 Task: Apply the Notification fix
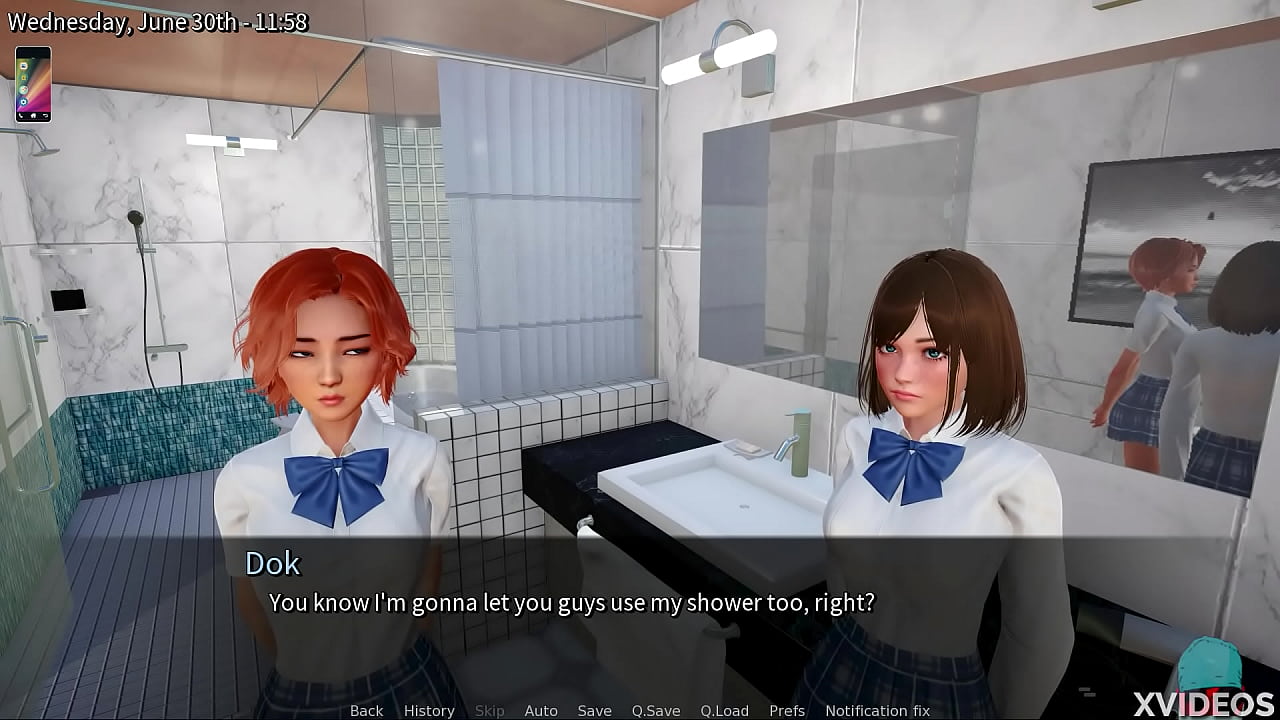(x=877, y=710)
